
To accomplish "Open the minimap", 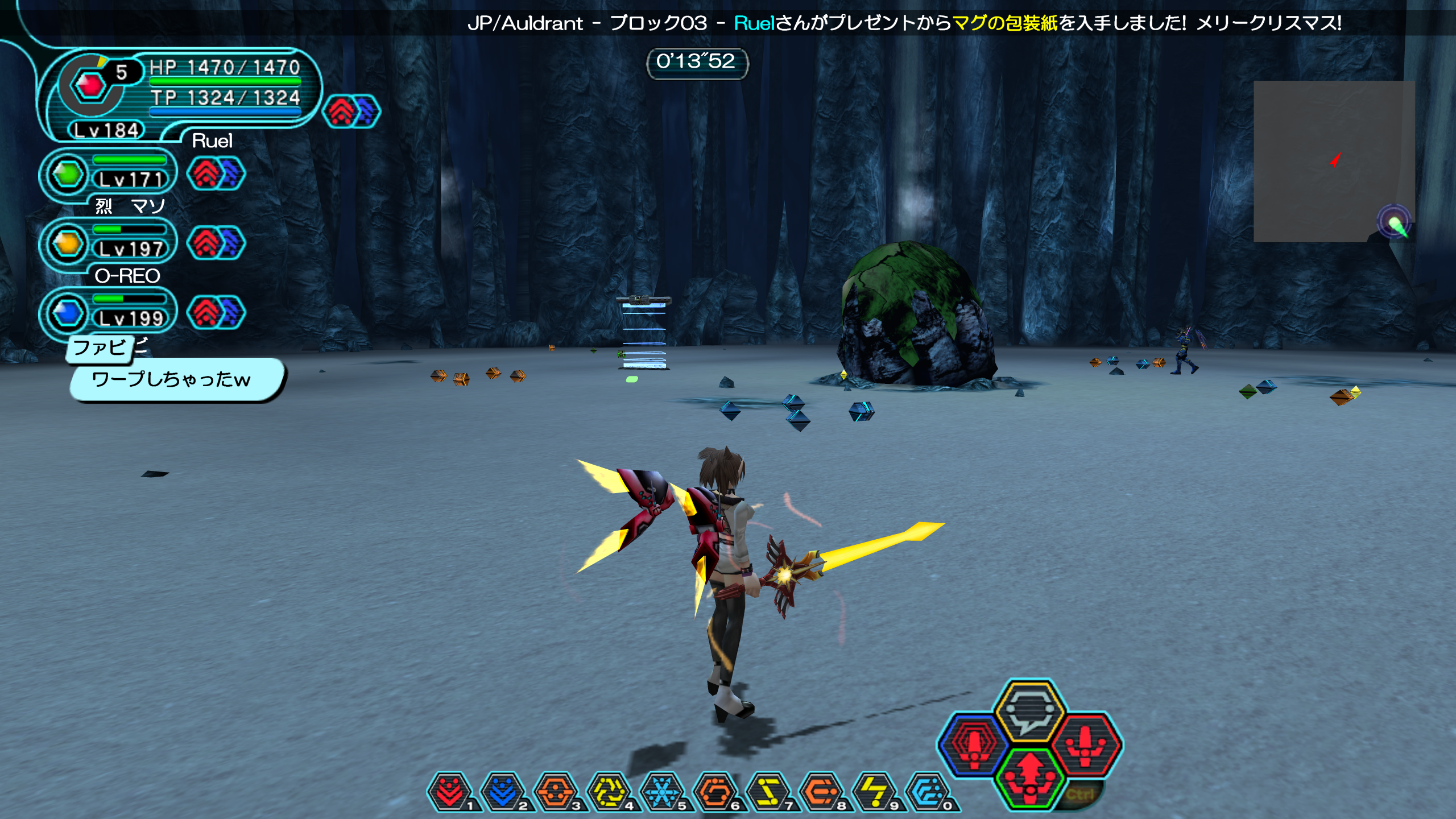I will (1334, 161).
